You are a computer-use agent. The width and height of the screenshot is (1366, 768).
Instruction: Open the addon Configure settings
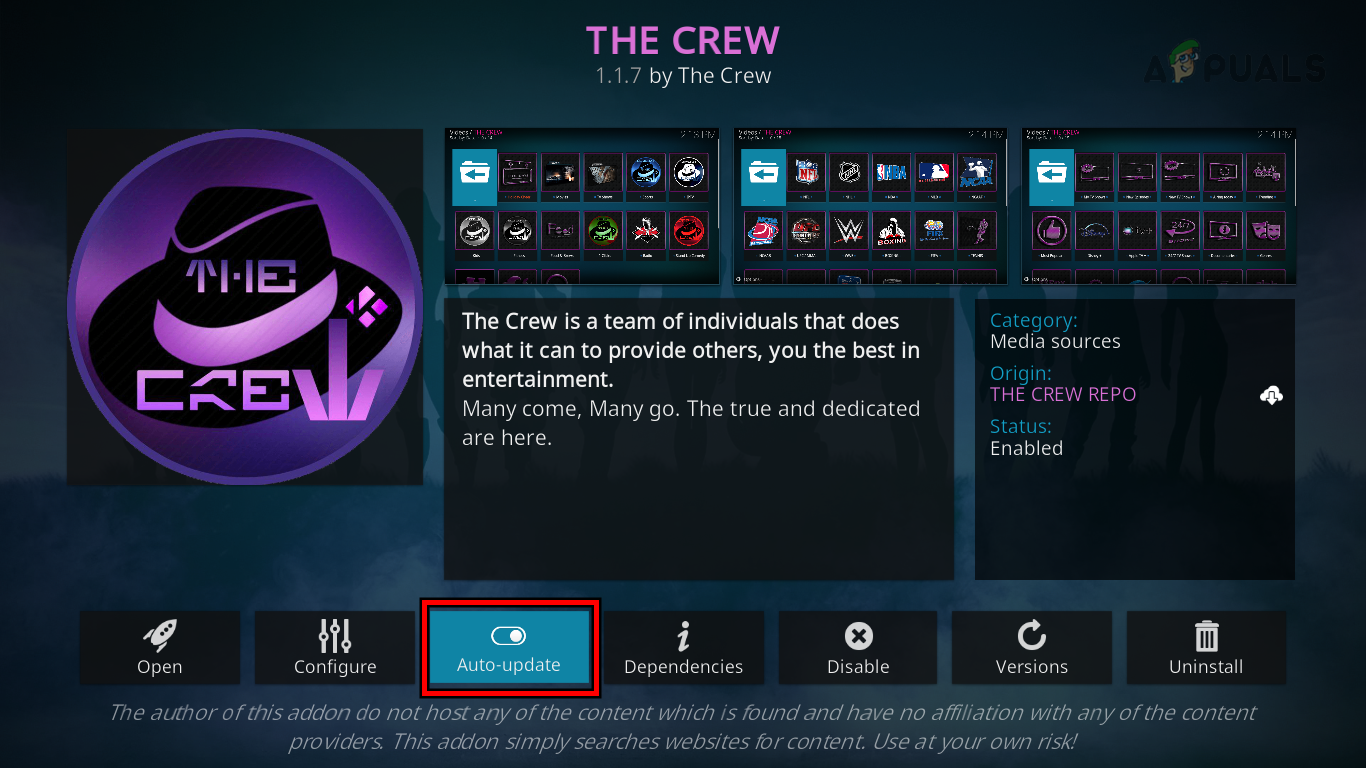coord(334,648)
